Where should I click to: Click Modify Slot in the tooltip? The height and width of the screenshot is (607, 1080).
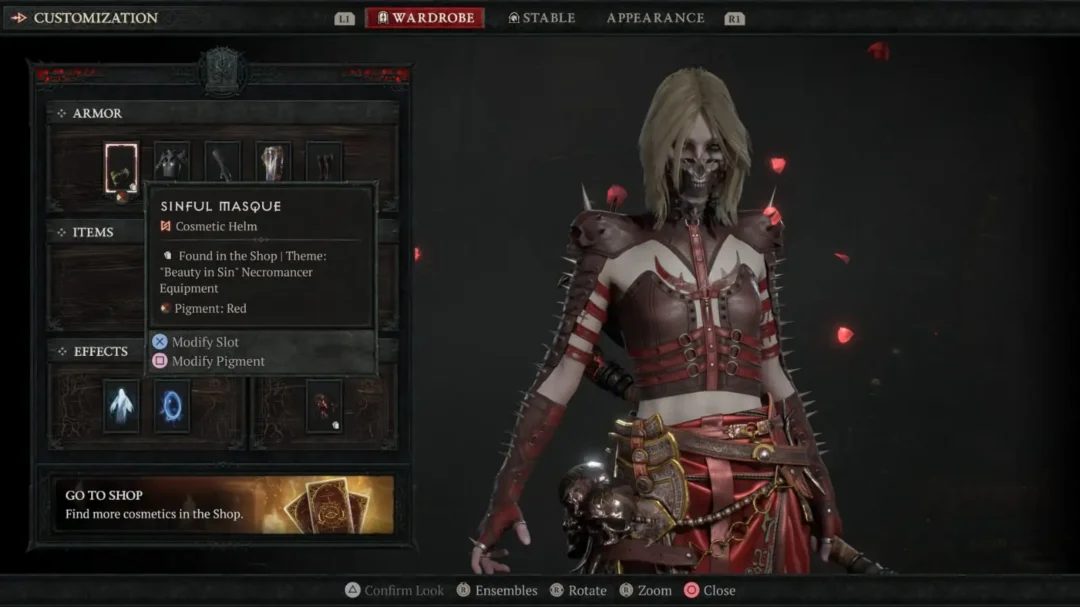pyautogui.click(x=205, y=342)
